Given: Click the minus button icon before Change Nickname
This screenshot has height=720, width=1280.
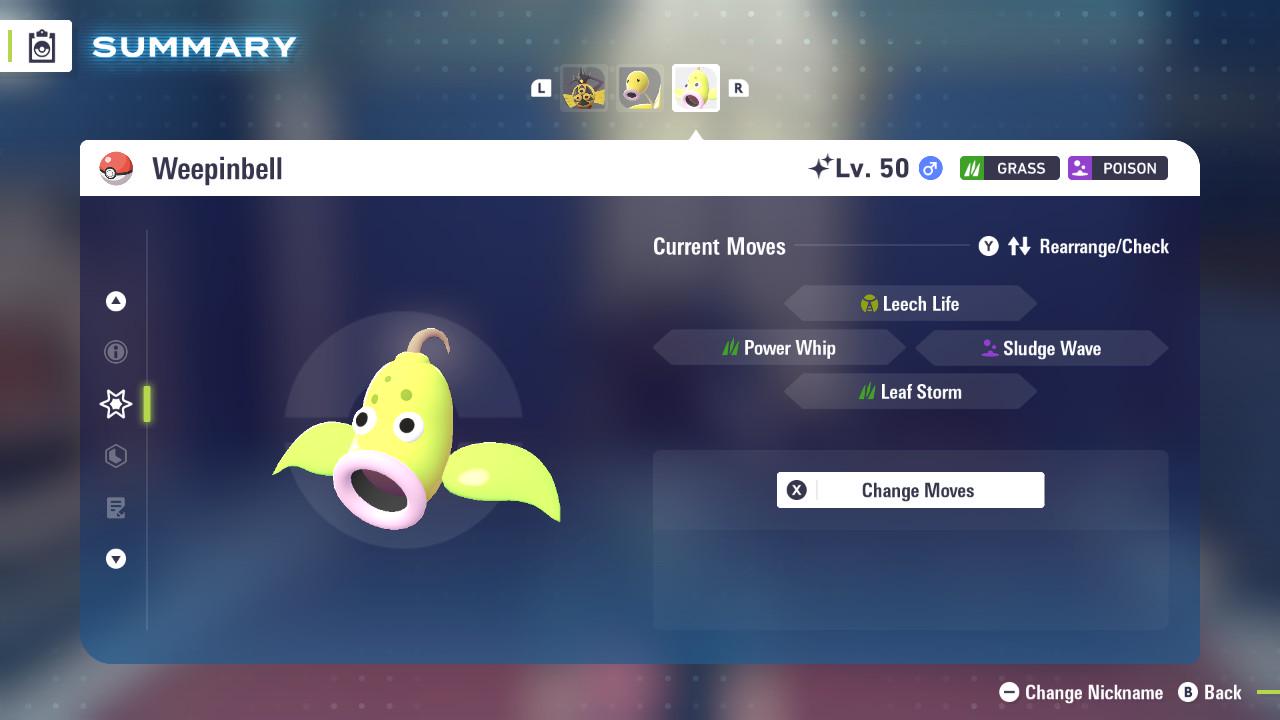Looking at the screenshot, I should [x=1012, y=692].
